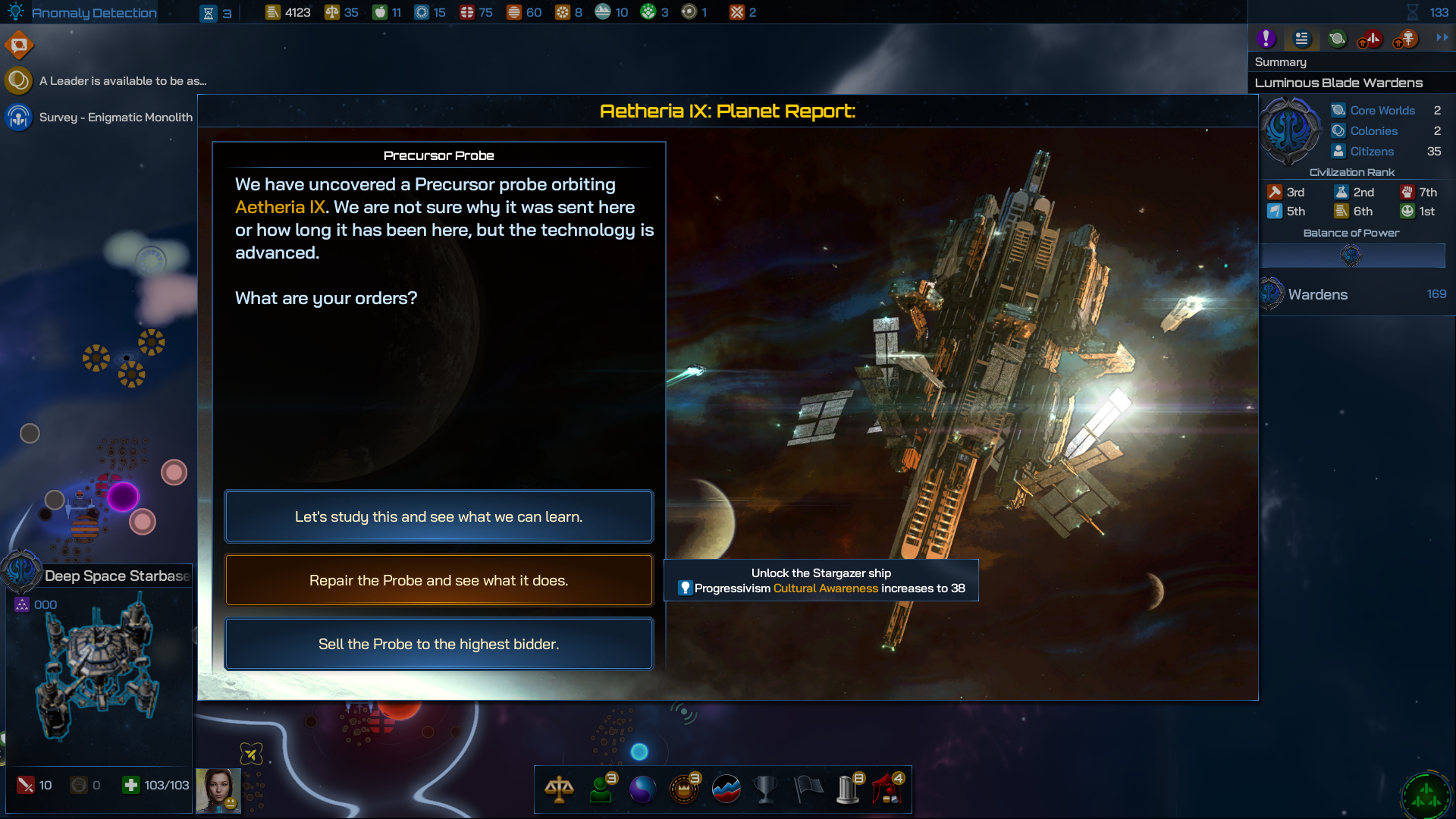Open the purple exclamation events tab
Viewport: 1456px width, 819px height.
pyautogui.click(x=1266, y=38)
